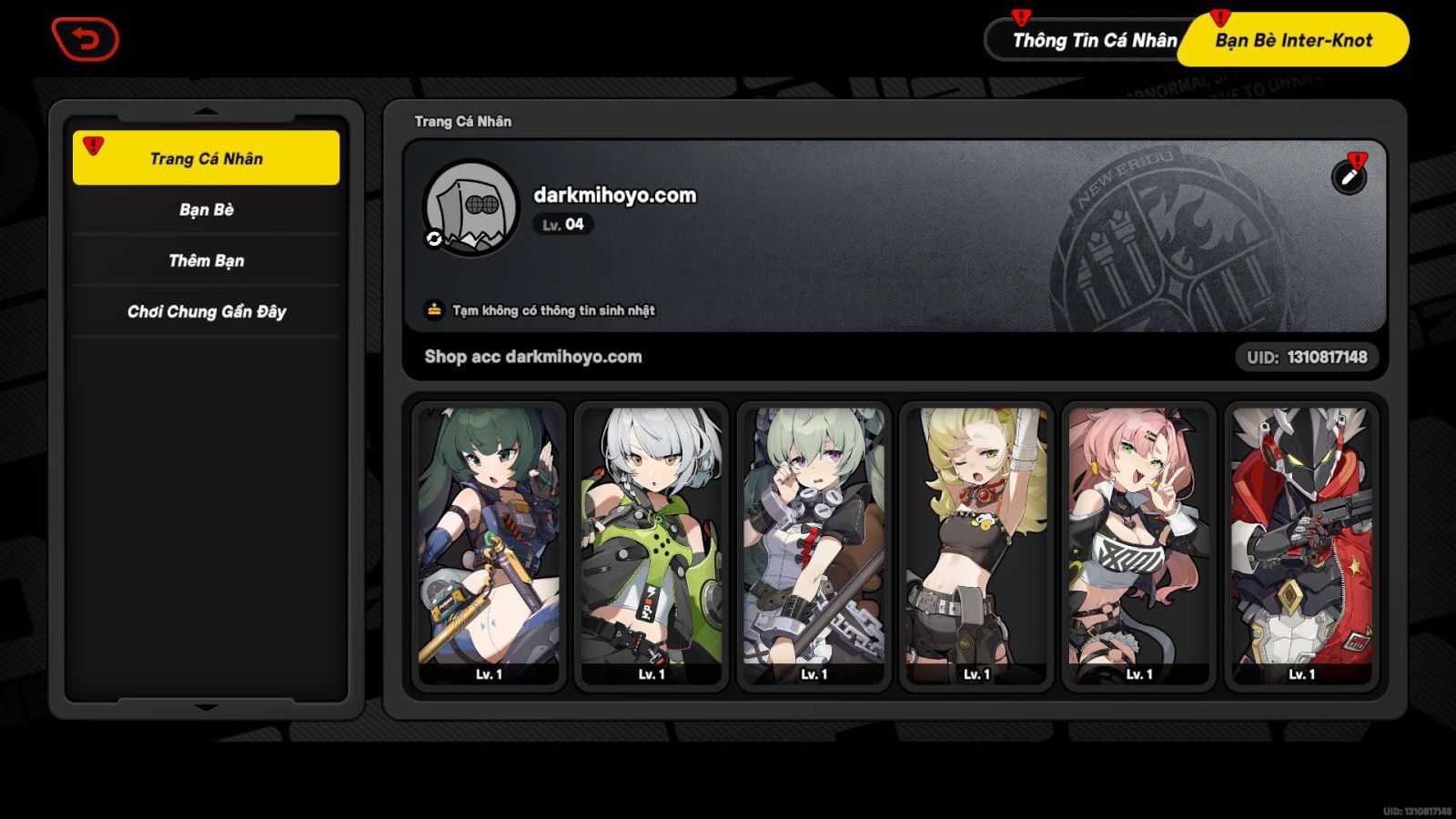Image resolution: width=1456 pixels, height=819 pixels.
Task: Click the UID 1310817148 display
Action: point(1308,358)
